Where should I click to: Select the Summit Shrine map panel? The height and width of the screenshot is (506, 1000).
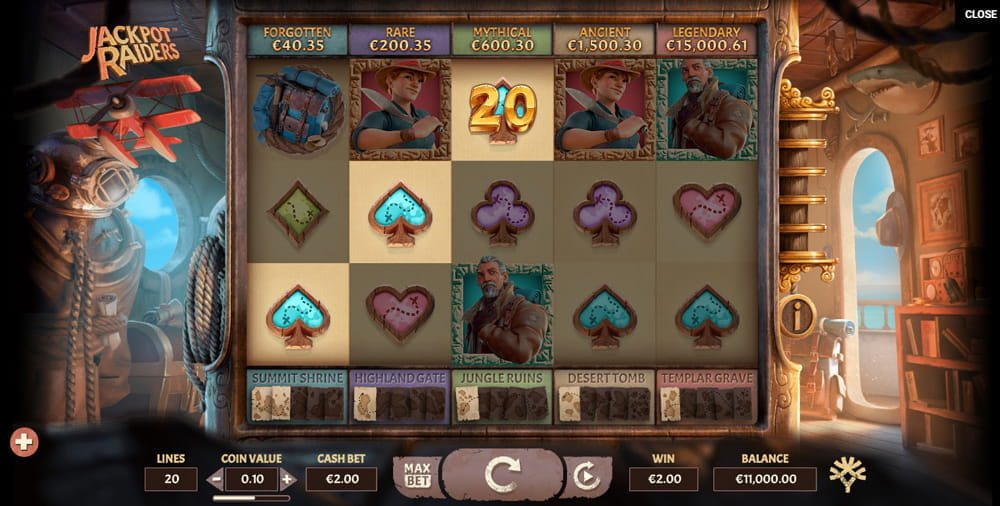[x=297, y=396]
